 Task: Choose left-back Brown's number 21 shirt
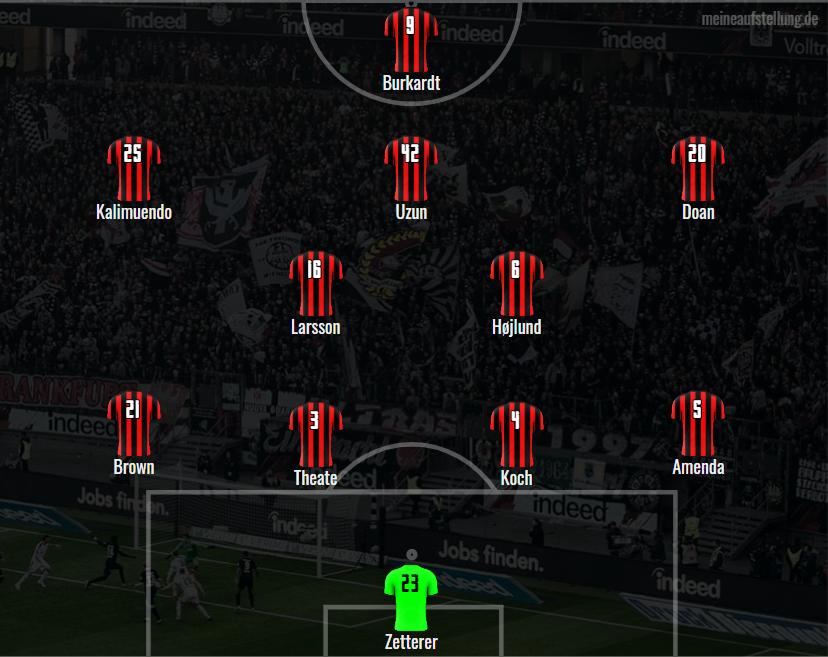coord(133,423)
